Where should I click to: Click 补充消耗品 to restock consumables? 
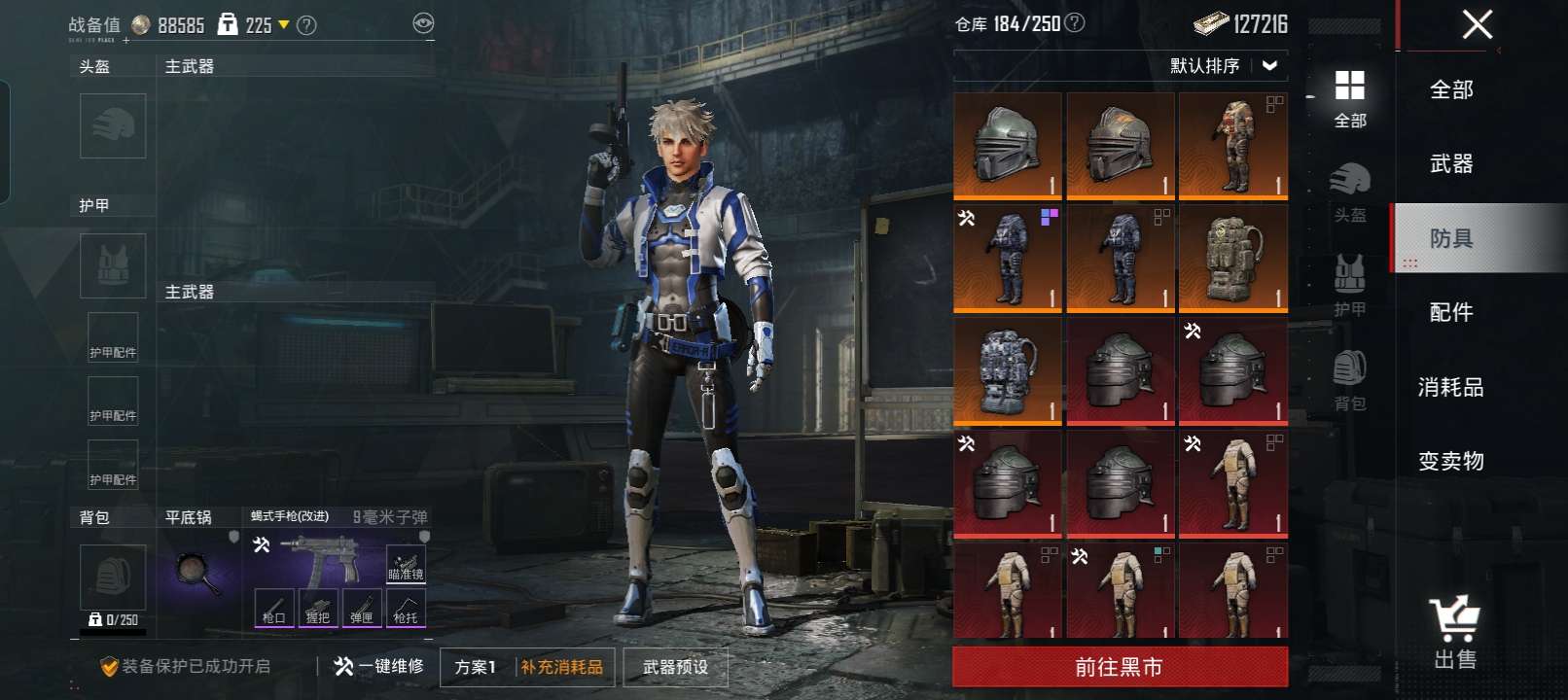pos(562,667)
